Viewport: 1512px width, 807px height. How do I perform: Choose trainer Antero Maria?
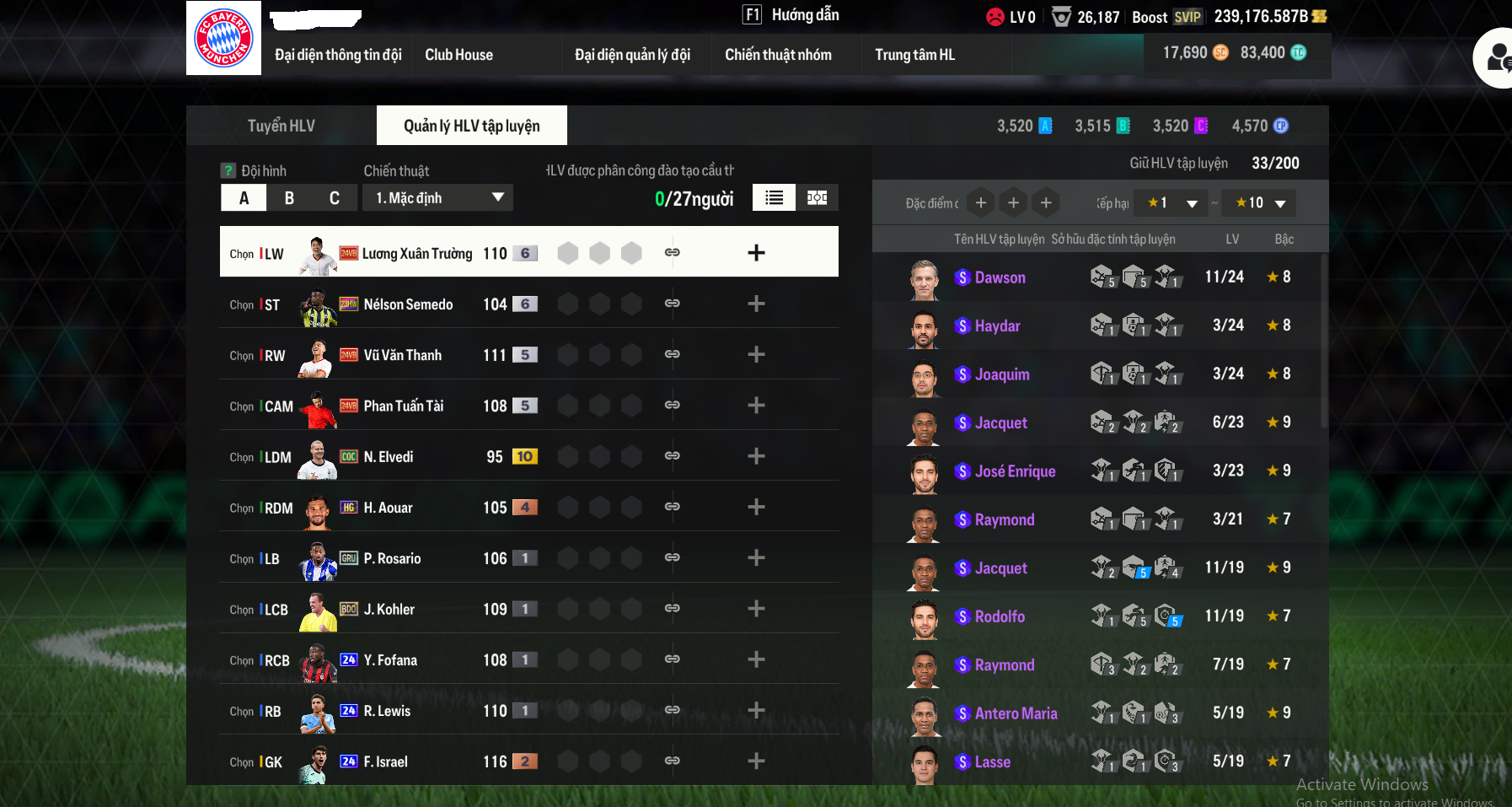point(1016,713)
